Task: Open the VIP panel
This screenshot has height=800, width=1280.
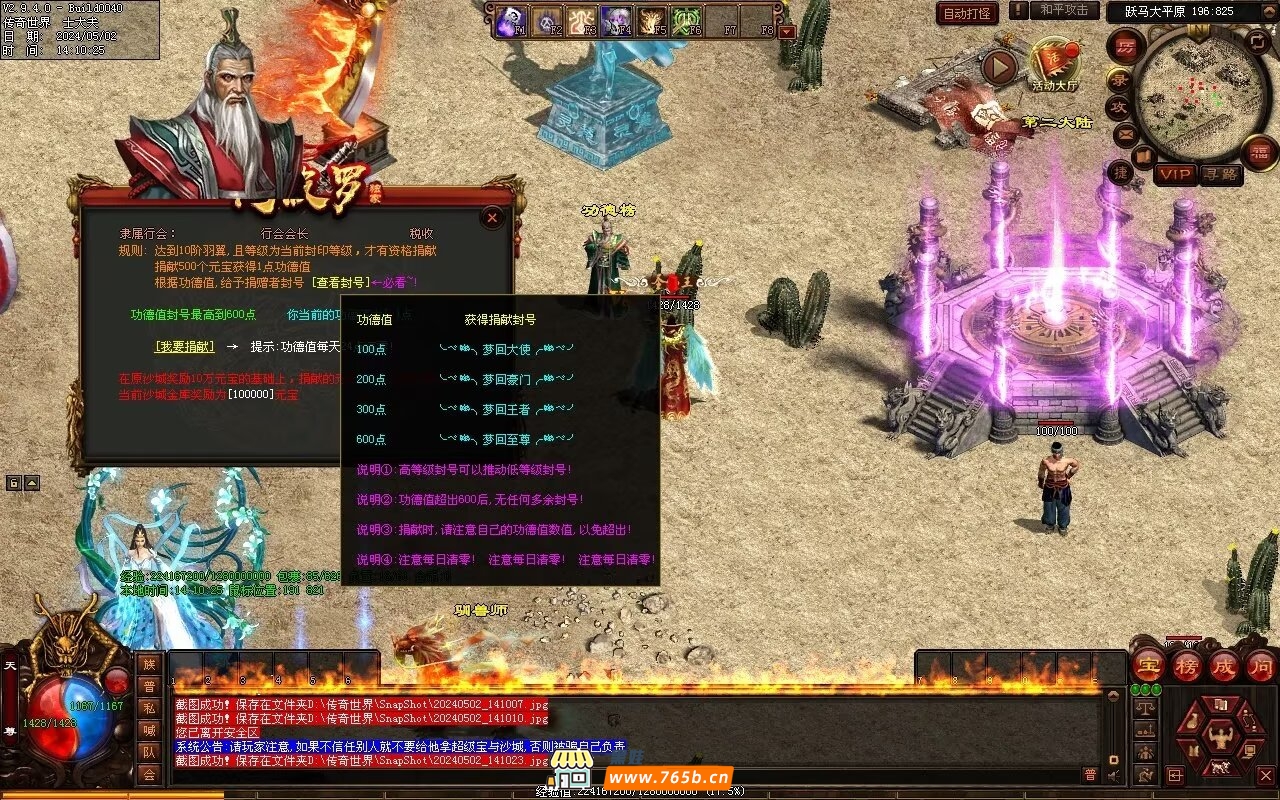Action: pos(1175,174)
